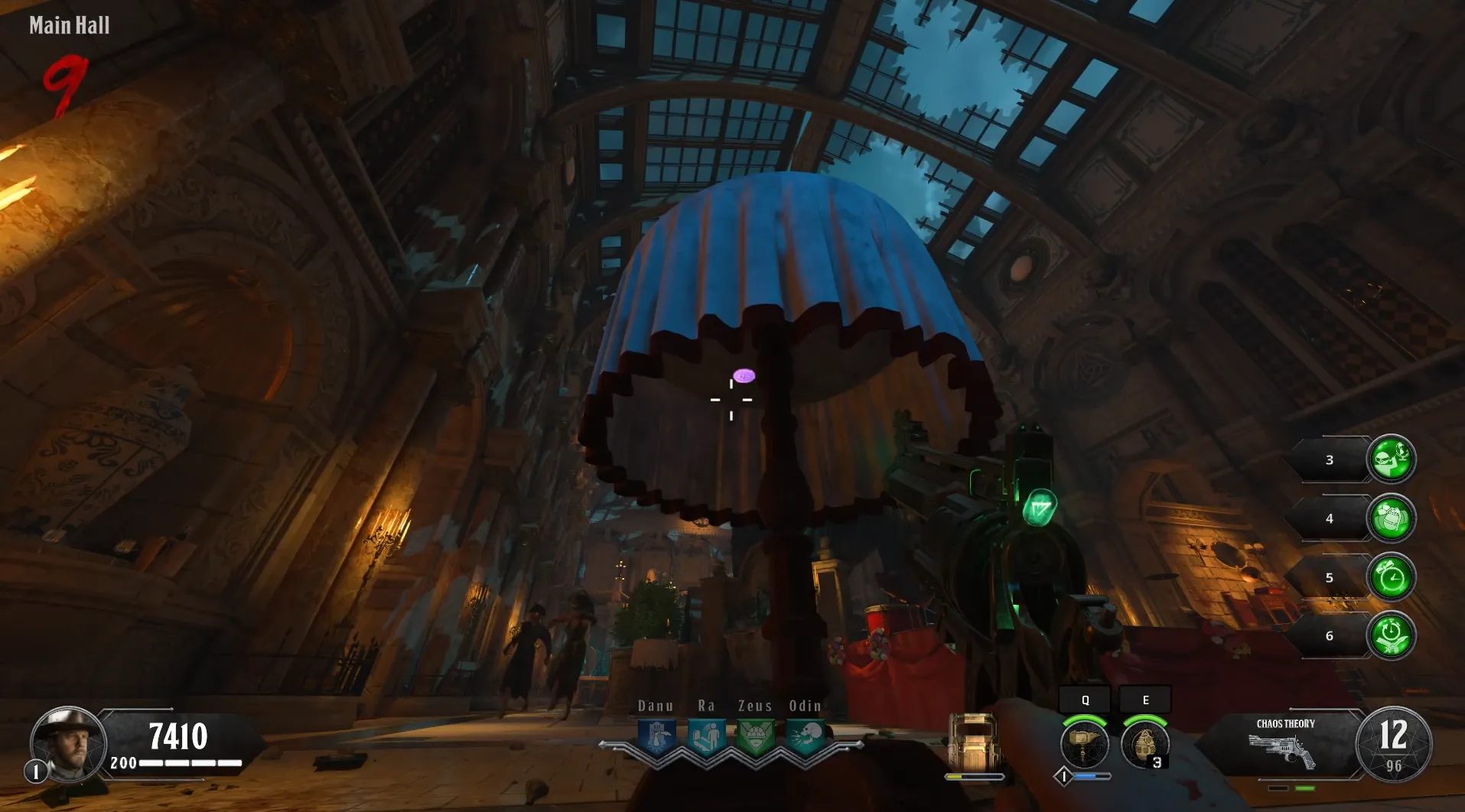Image resolution: width=1465 pixels, height=812 pixels.
Task: Select the Chaos Theory revolver weapon icon
Action: (1282, 750)
